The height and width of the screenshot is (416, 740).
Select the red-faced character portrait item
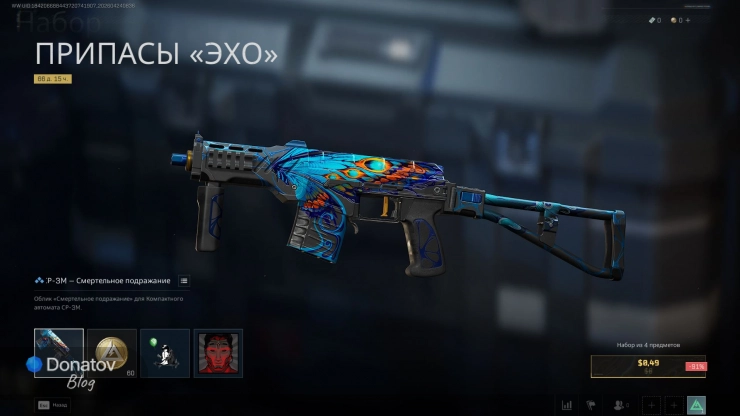(218, 353)
